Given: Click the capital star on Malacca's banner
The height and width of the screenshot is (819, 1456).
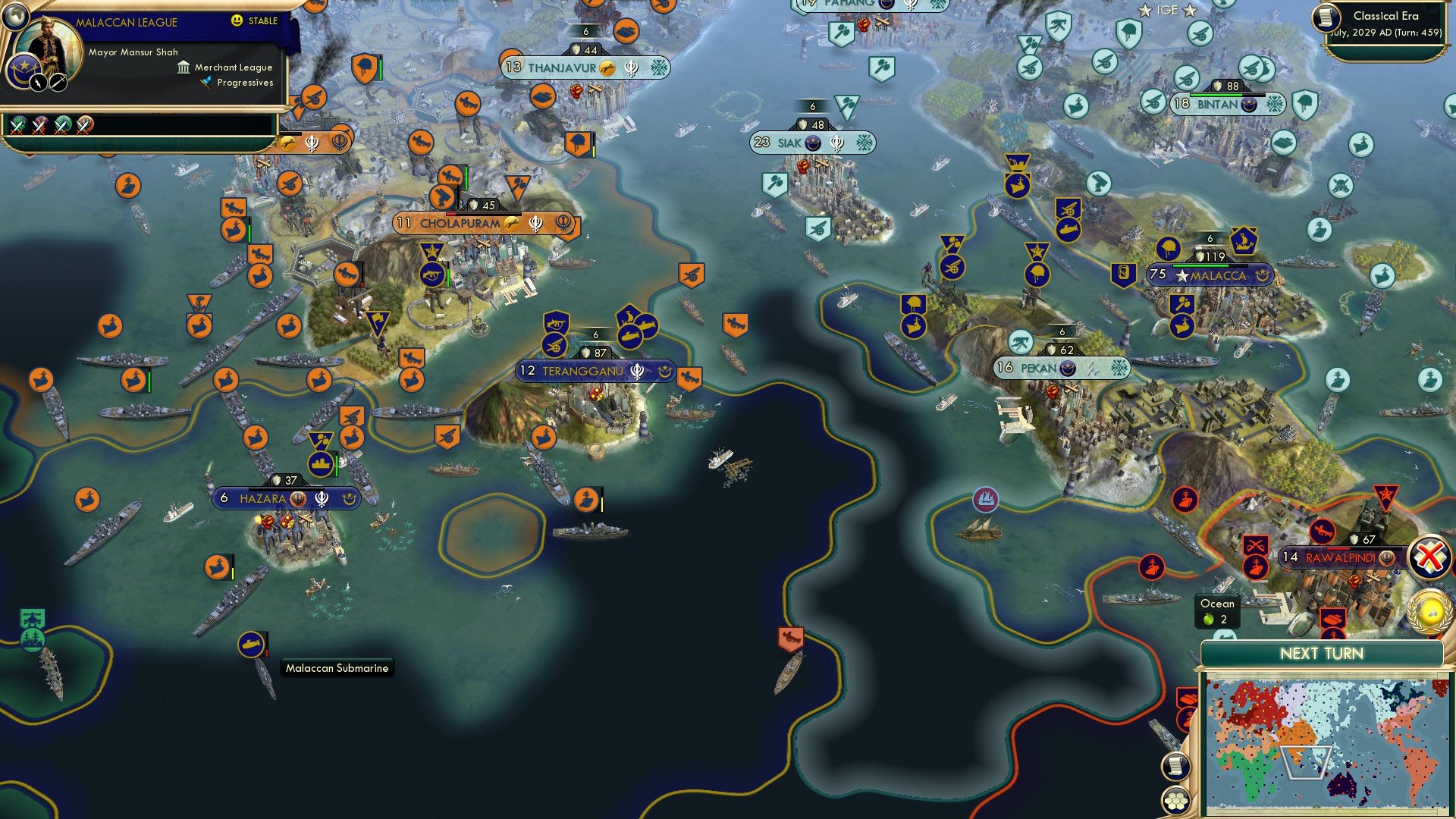Looking at the screenshot, I should coord(1181,276).
